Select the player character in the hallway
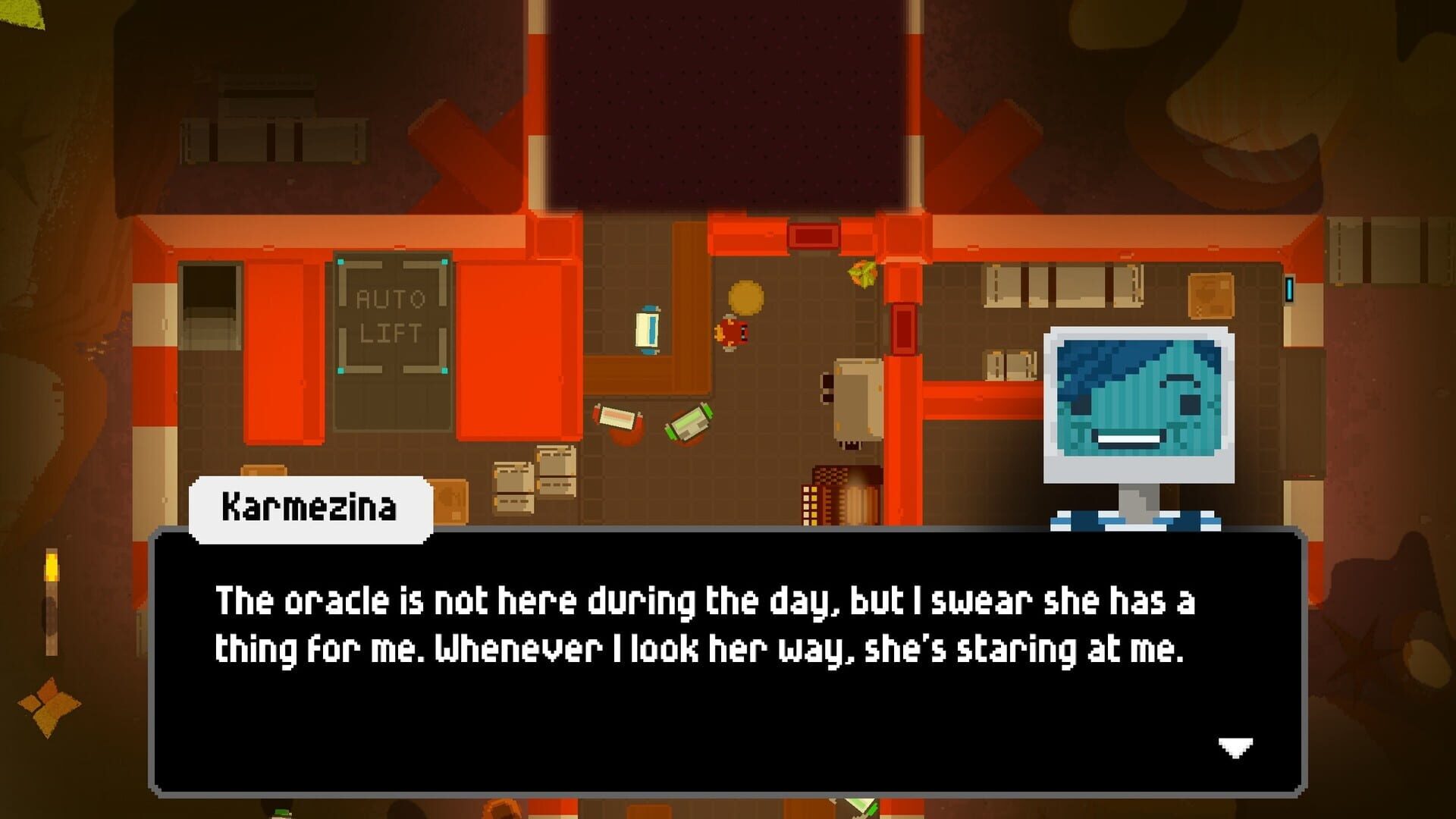This screenshot has width=1456, height=819. [x=733, y=331]
